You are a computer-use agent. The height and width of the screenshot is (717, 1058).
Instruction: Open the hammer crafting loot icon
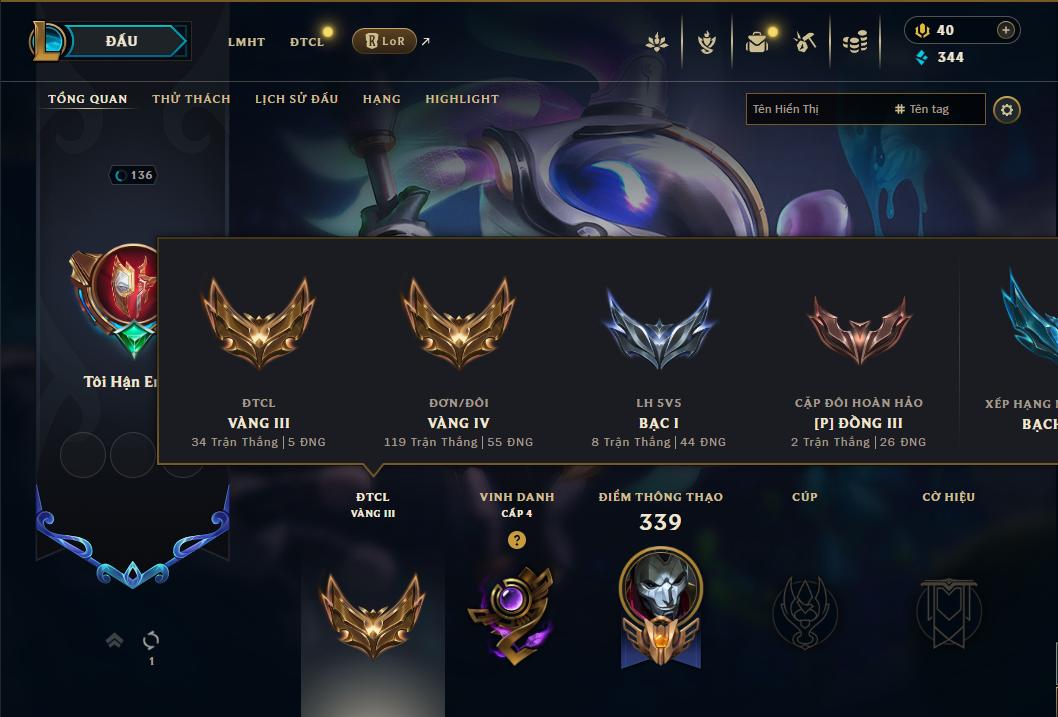click(805, 42)
